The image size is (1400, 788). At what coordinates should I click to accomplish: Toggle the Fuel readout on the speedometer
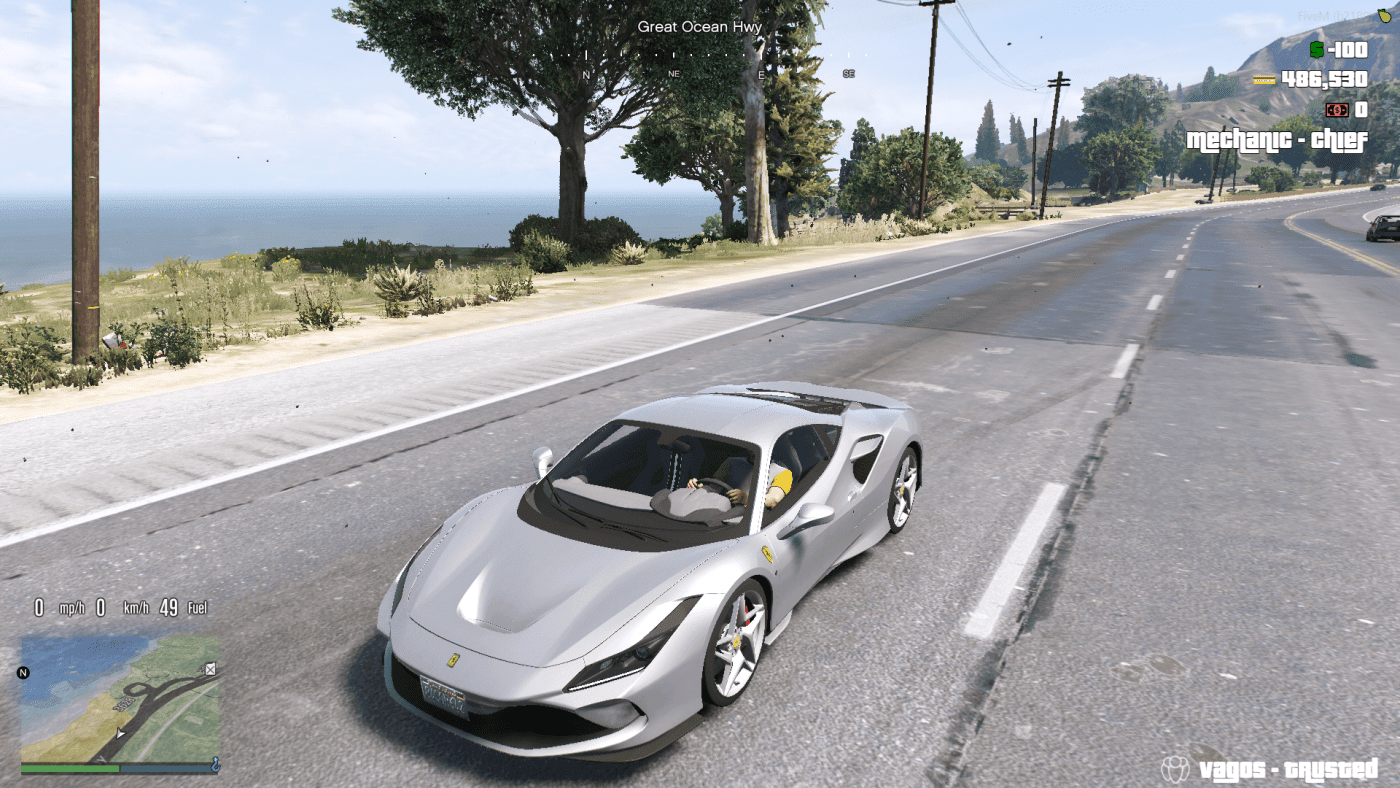[x=196, y=607]
